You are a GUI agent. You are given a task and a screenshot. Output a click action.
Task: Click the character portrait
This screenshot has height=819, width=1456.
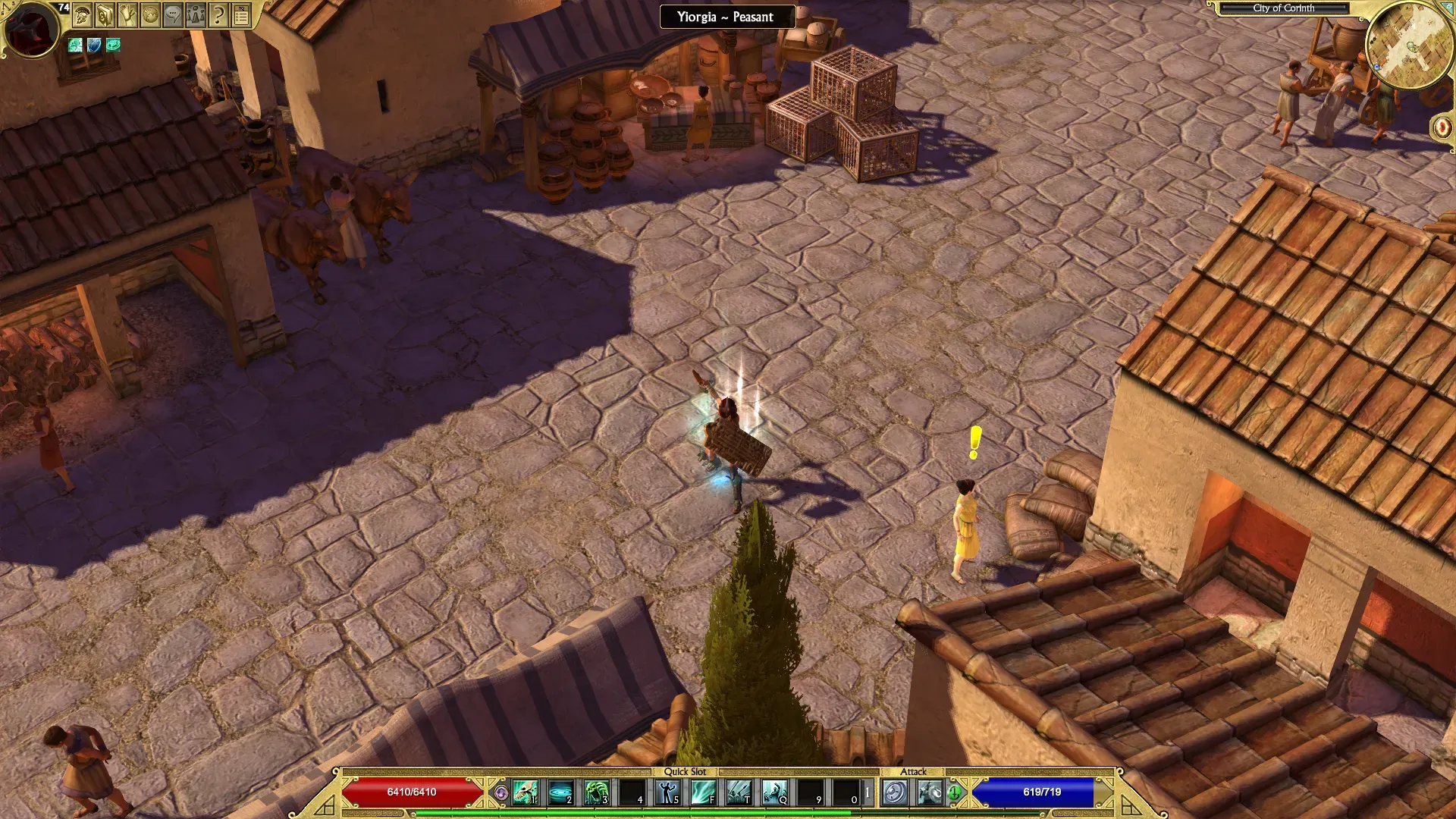click(31, 29)
